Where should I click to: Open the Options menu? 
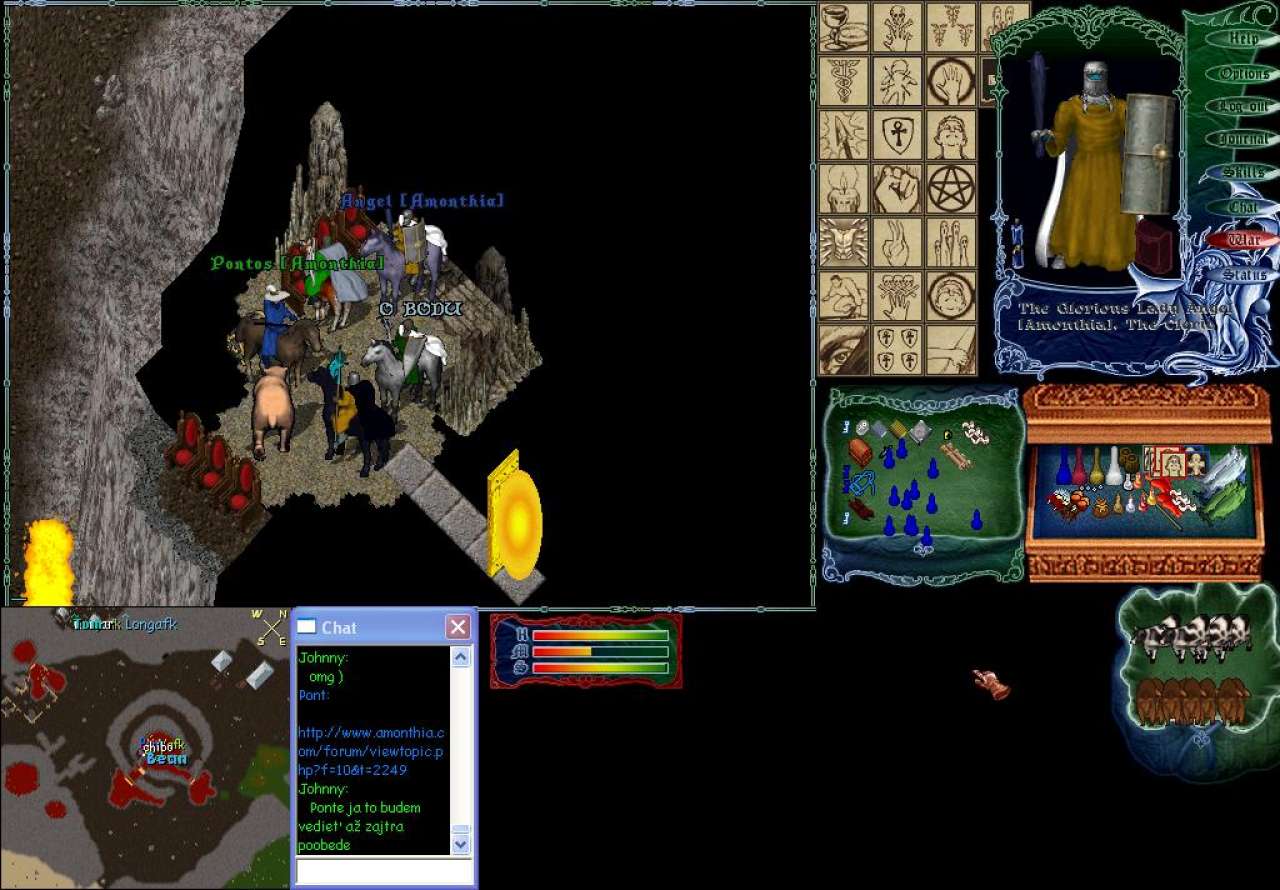pyautogui.click(x=1243, y=73)
